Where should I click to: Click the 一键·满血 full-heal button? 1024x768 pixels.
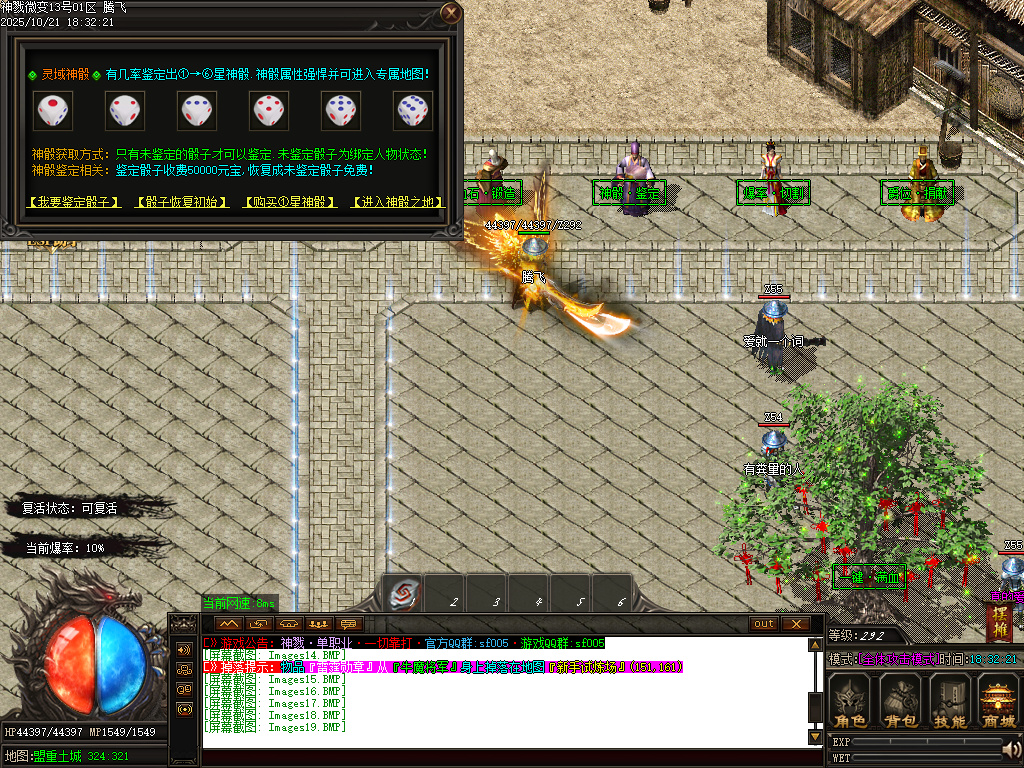tap(868, 576)
